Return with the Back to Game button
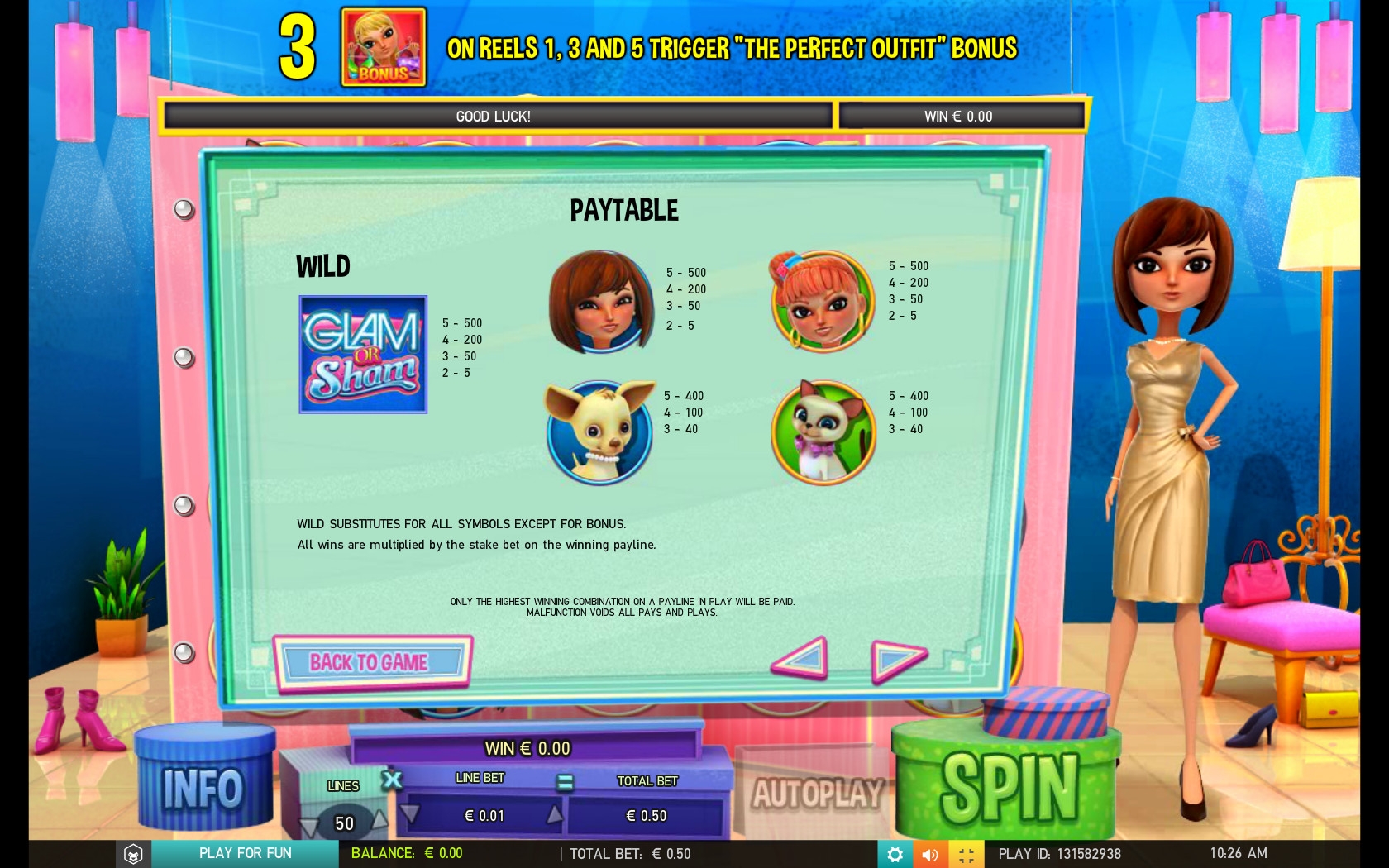This screenshot has height=868, width=1389. pos(372,662)
